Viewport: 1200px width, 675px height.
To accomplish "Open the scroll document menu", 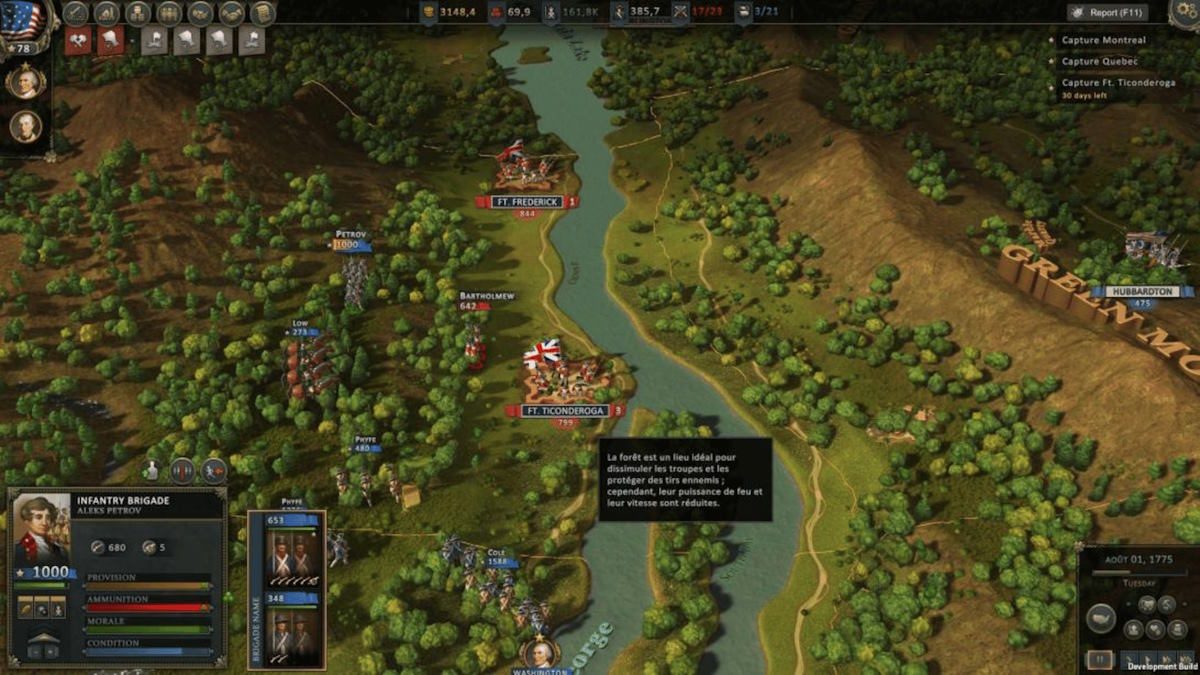I will 263,13.
